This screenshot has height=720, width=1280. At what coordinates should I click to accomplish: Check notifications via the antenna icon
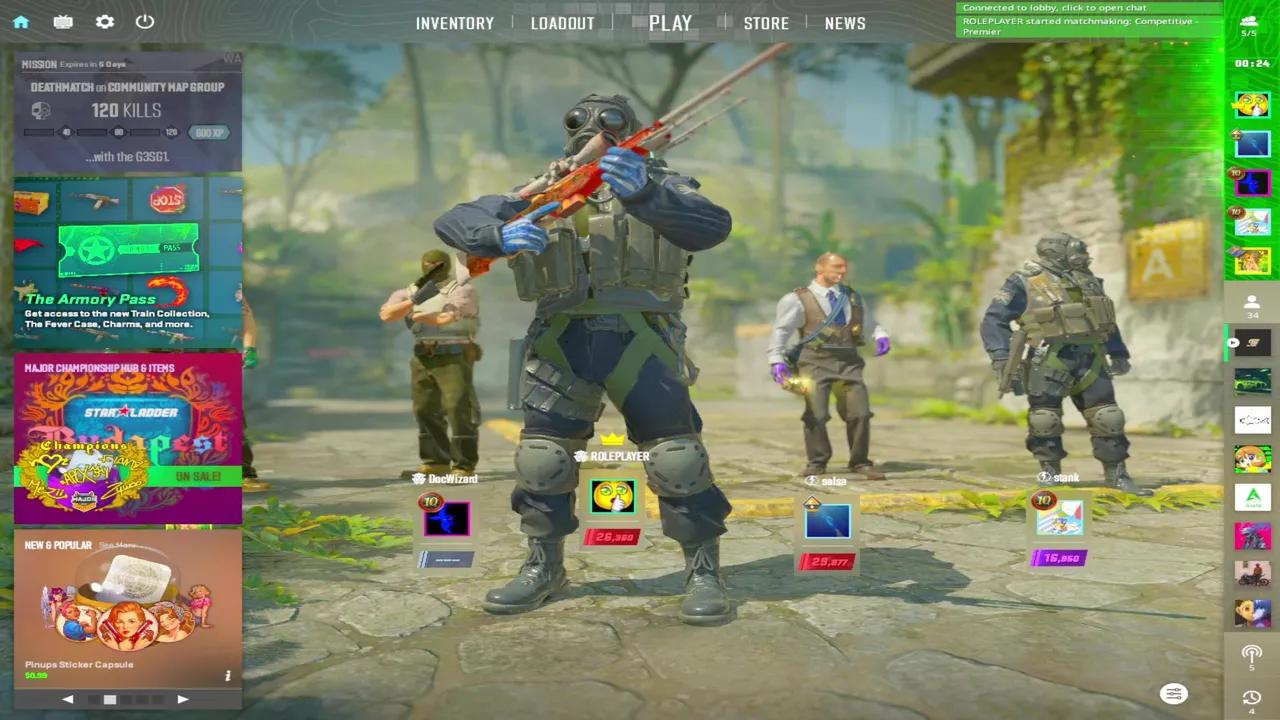click(1252, 655)
